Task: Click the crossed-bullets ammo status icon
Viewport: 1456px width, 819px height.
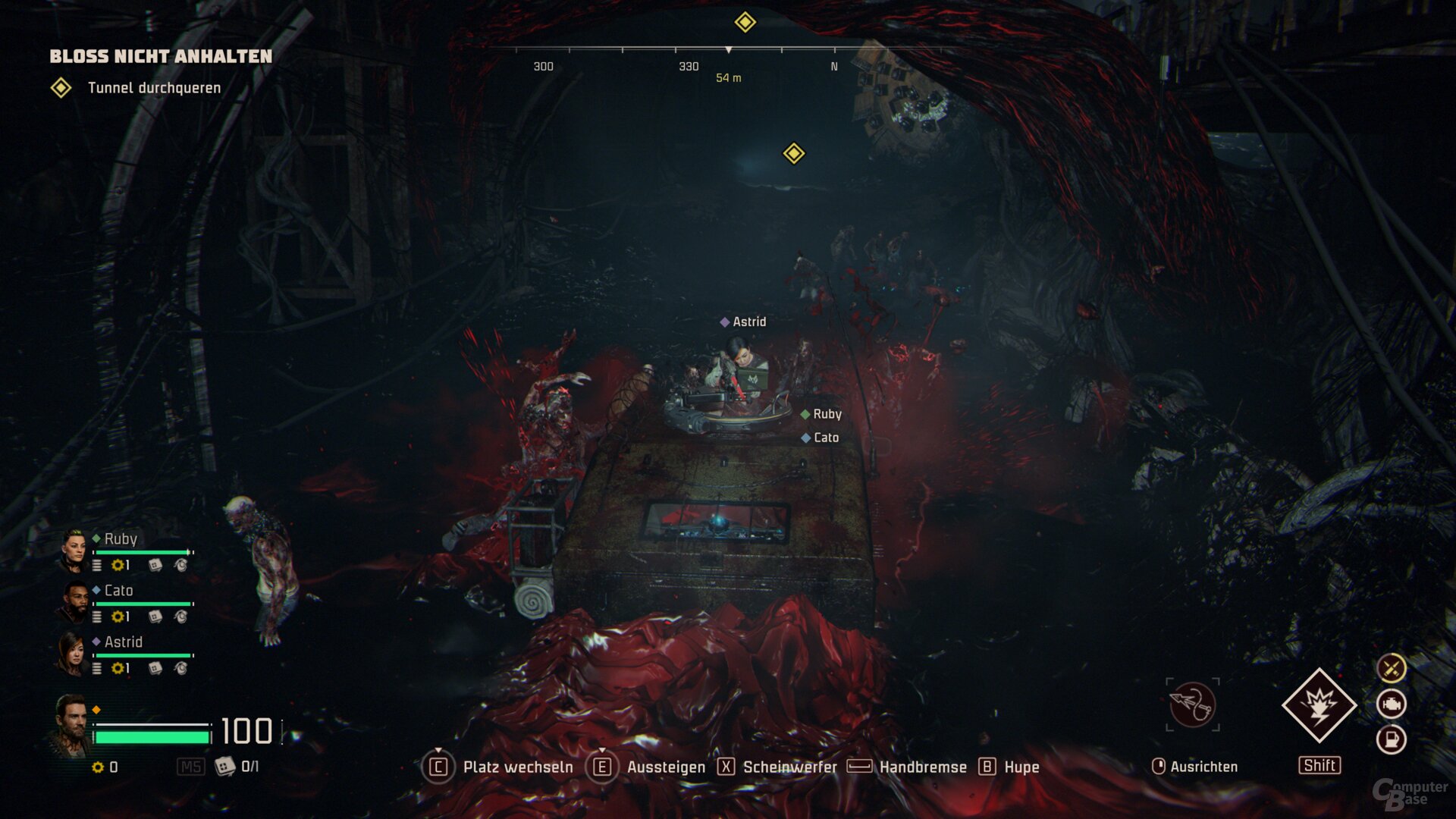Action: (1391, 668)
